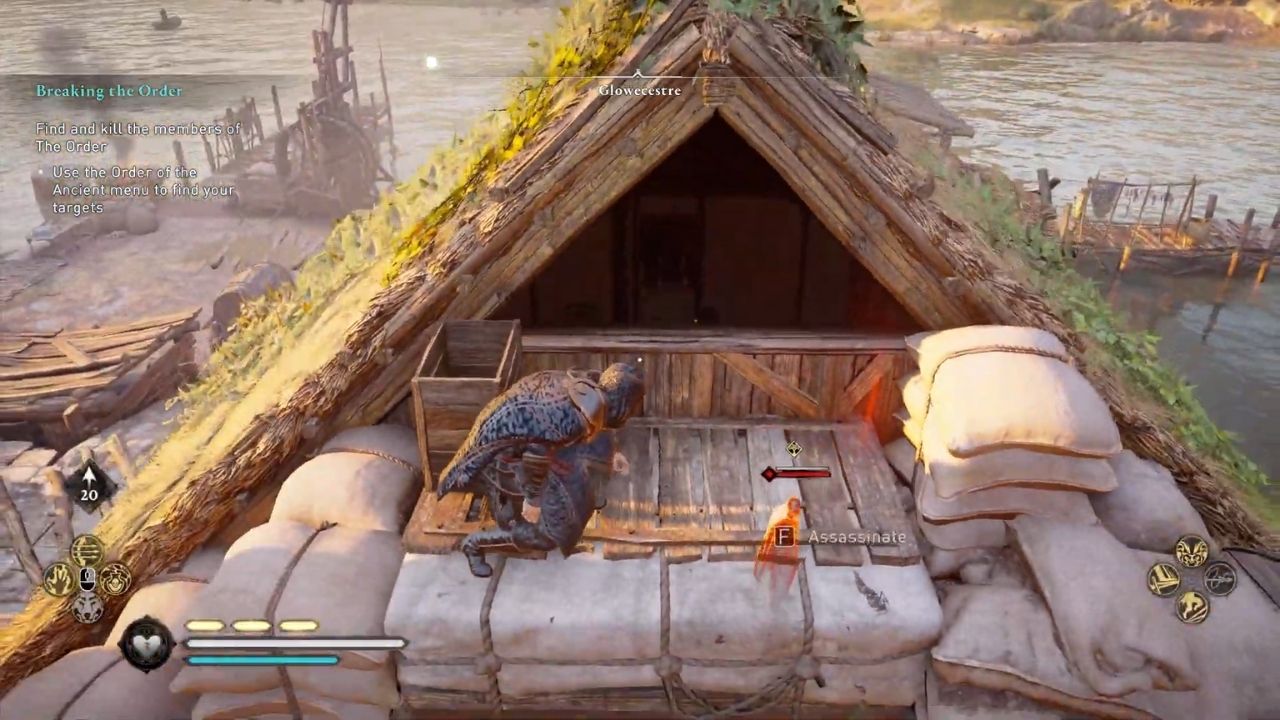Click the torch icon on the far bottom-right edge
This screenshot has width=1280, height=720.
1220,580
